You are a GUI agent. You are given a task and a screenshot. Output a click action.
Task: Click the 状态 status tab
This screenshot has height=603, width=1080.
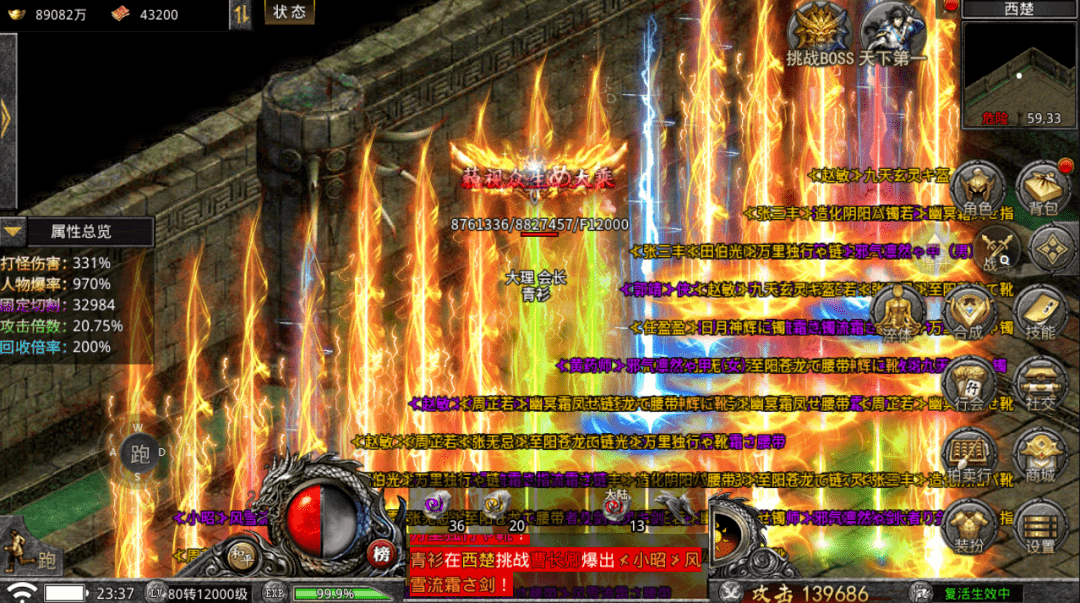pos(290,13)
